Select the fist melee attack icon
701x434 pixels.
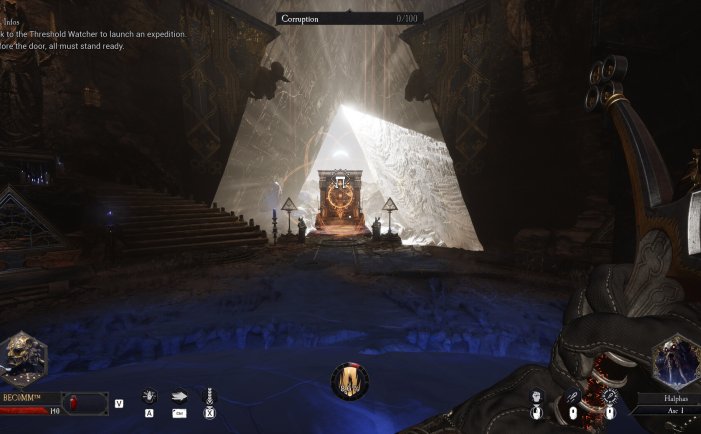(537, 396)
